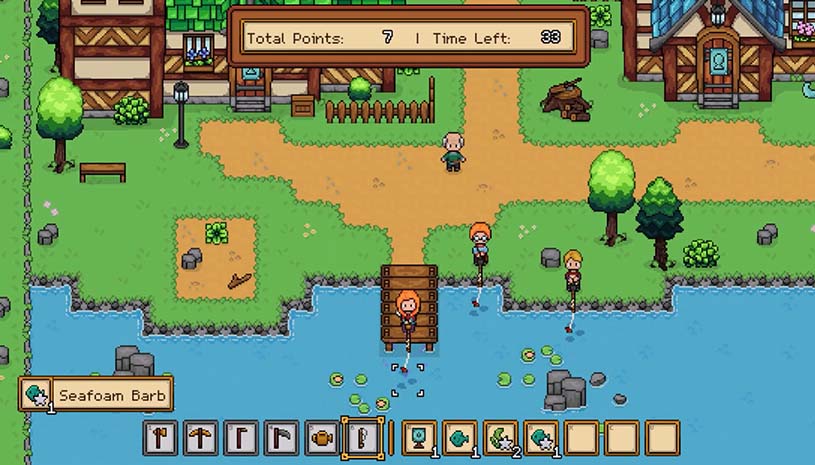Click the highlighted fishing rod slot
This screenshot has height=465, width=815.
[x=361, y=438]
